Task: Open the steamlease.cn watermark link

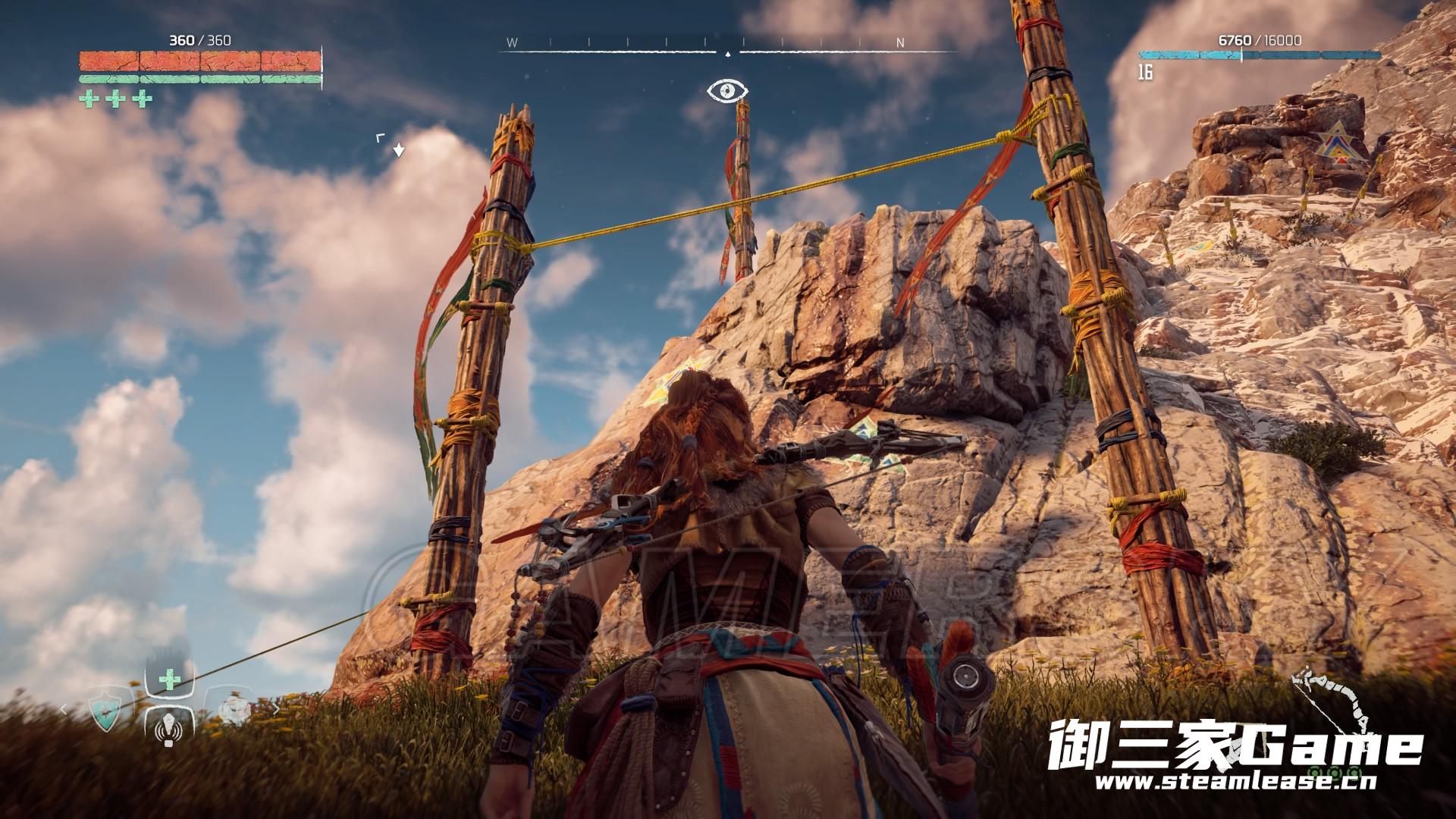Action: 1236,783
